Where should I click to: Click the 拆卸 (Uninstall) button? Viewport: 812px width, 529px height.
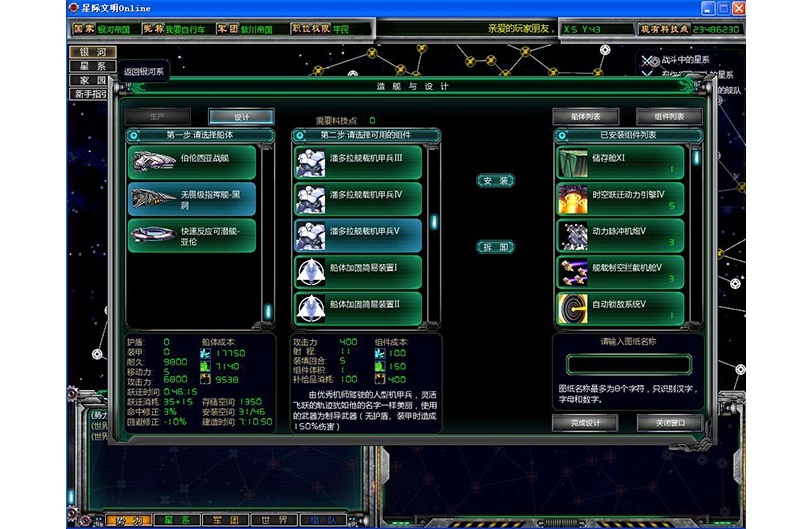click(496, 247)
